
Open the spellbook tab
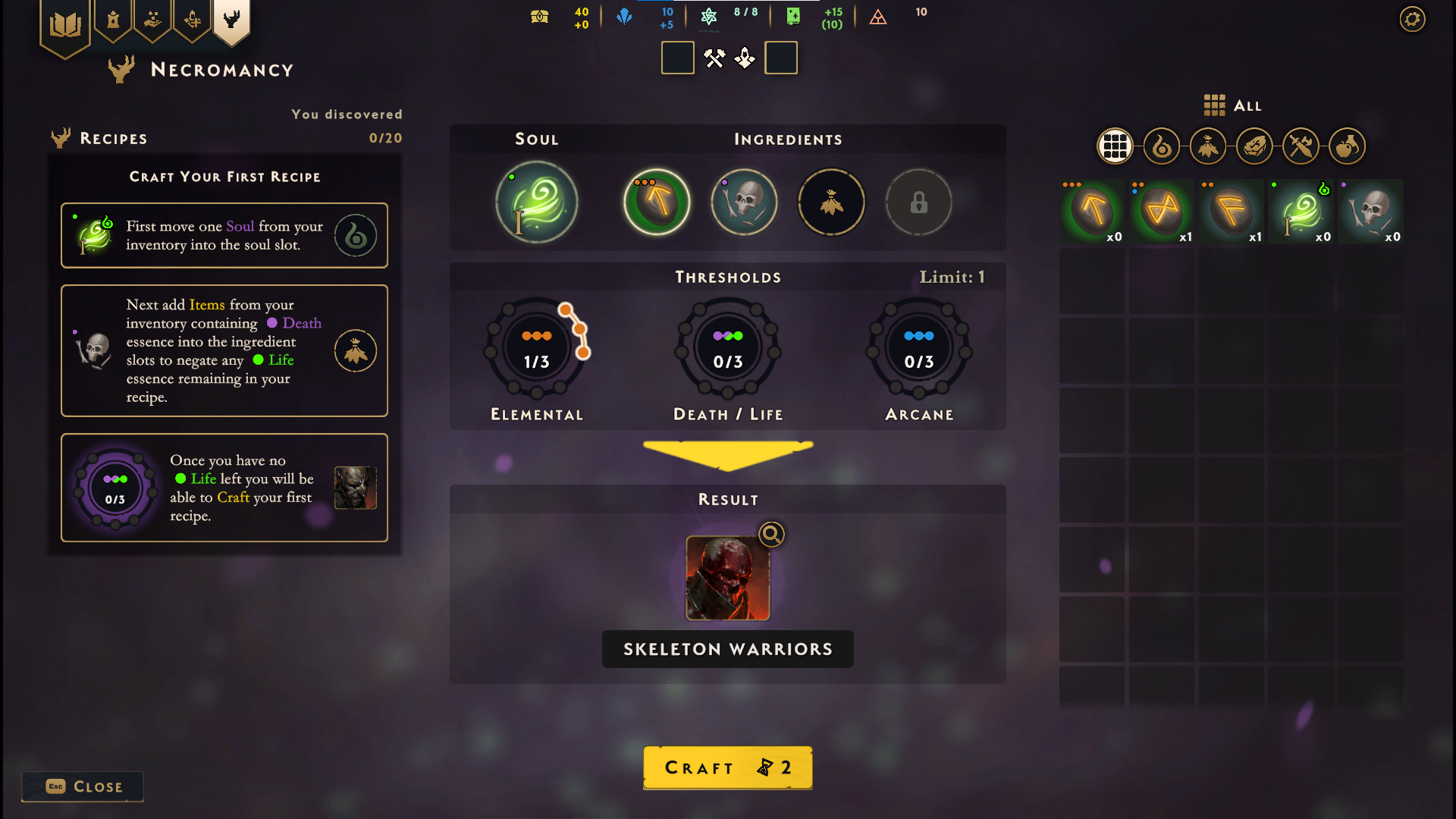click(65, 25)
